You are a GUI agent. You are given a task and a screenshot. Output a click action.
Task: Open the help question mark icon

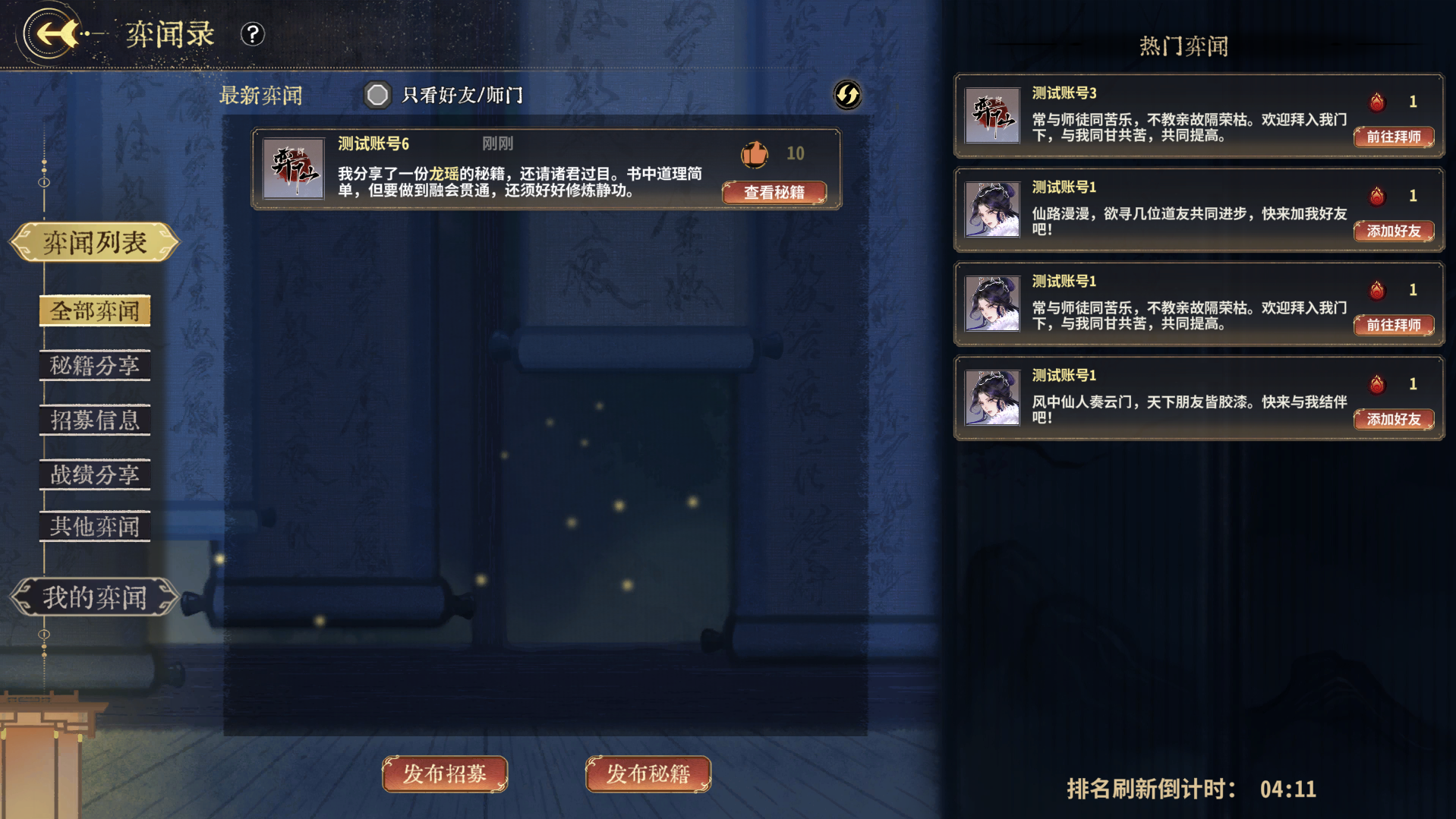click(252, 35)
